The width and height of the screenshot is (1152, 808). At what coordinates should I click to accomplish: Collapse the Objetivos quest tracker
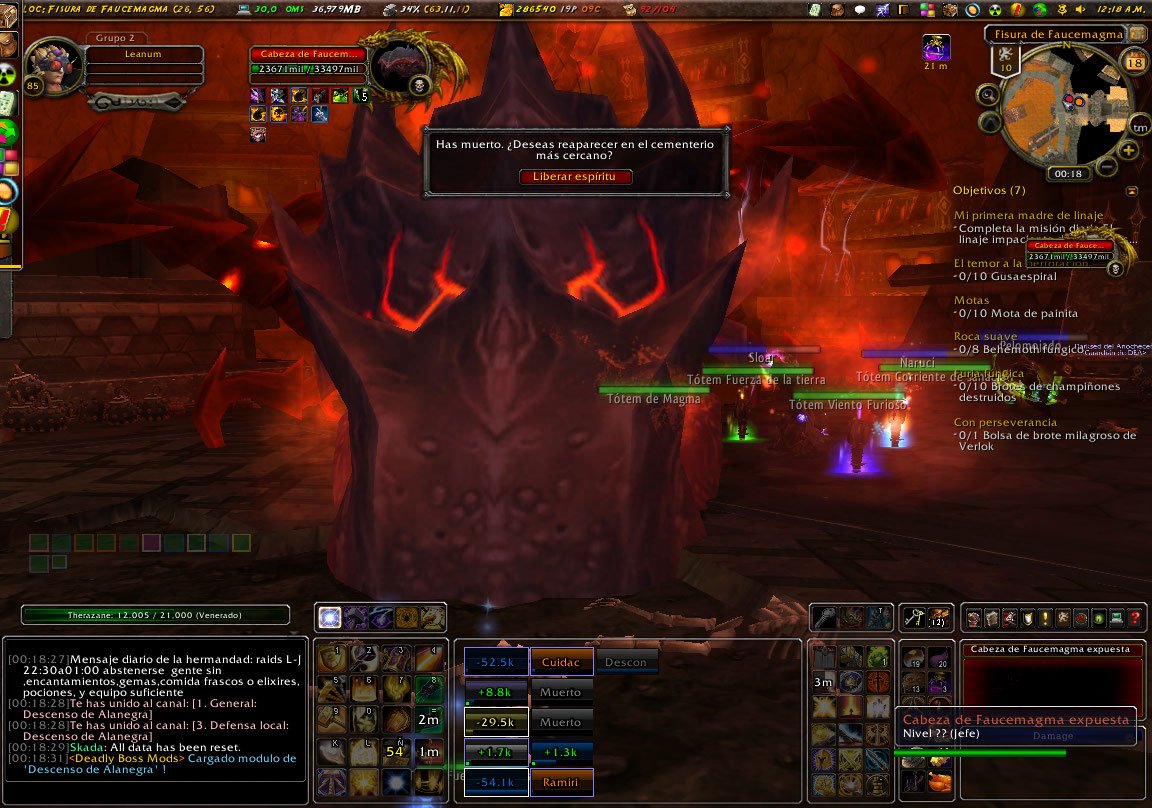point(1131,190)
